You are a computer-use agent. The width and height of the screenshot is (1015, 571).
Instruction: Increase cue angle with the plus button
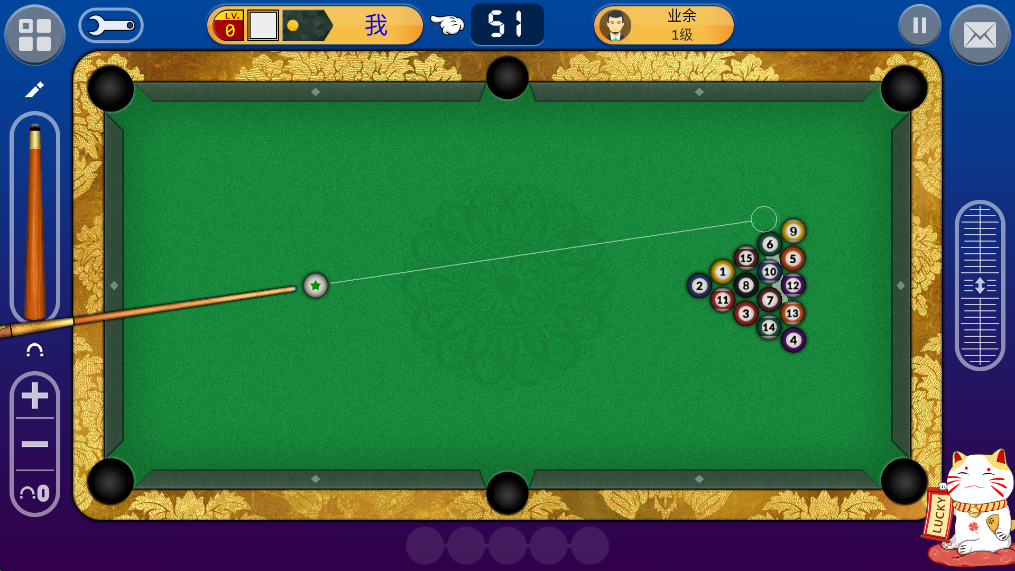coord(35,397)
